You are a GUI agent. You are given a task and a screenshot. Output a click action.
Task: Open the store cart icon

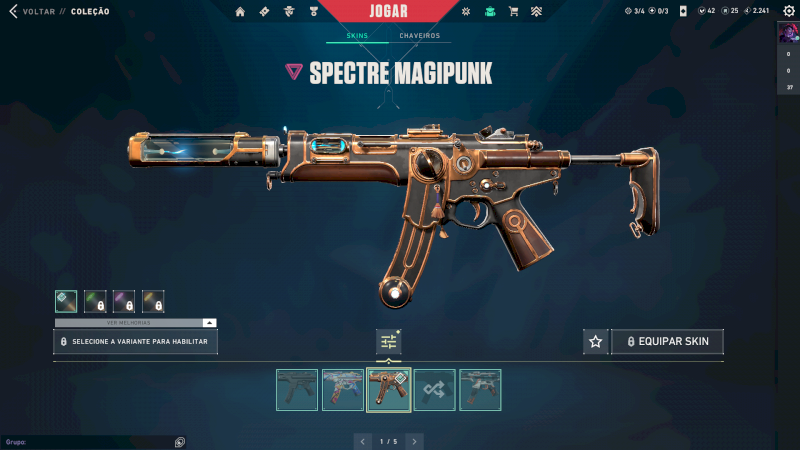coord(513,12)
